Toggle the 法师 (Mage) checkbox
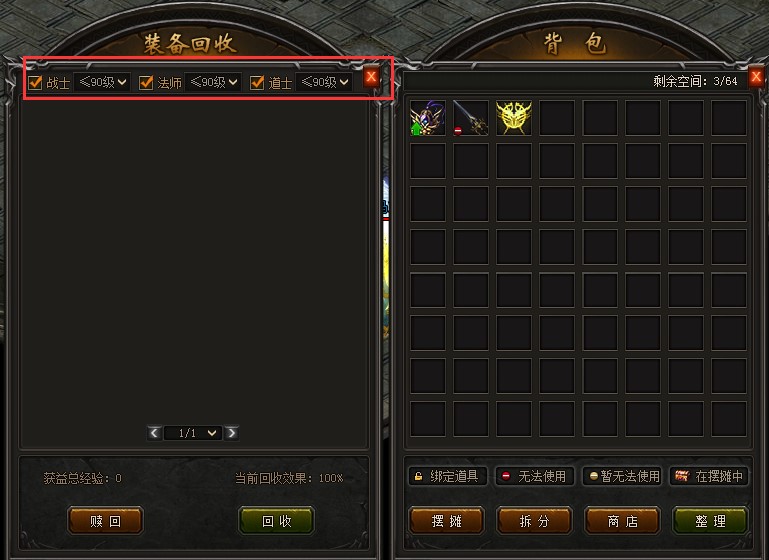This screenshot has height=560, width=769. point(146,83)
